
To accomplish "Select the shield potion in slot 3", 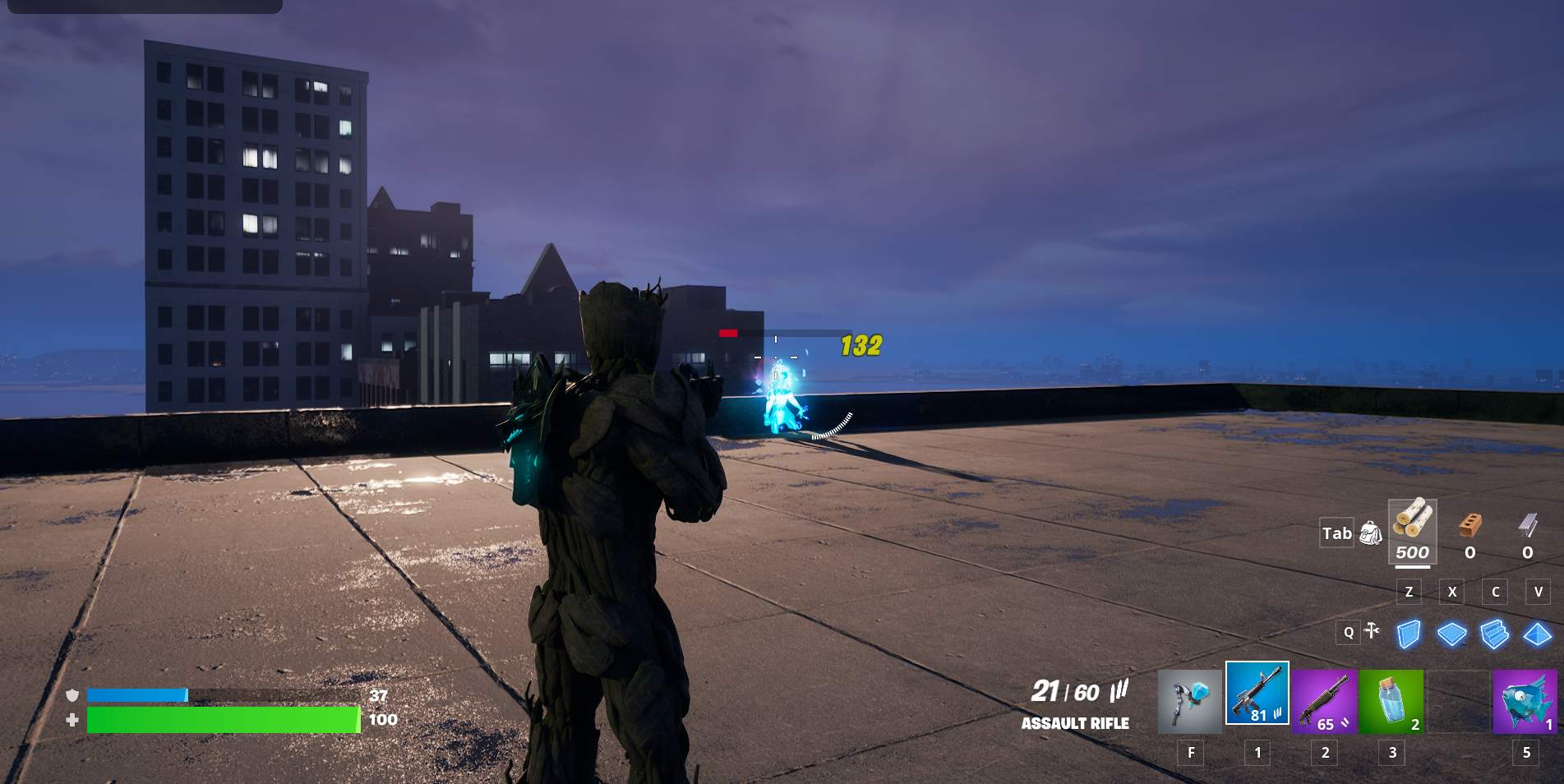I will point(1392,699).
